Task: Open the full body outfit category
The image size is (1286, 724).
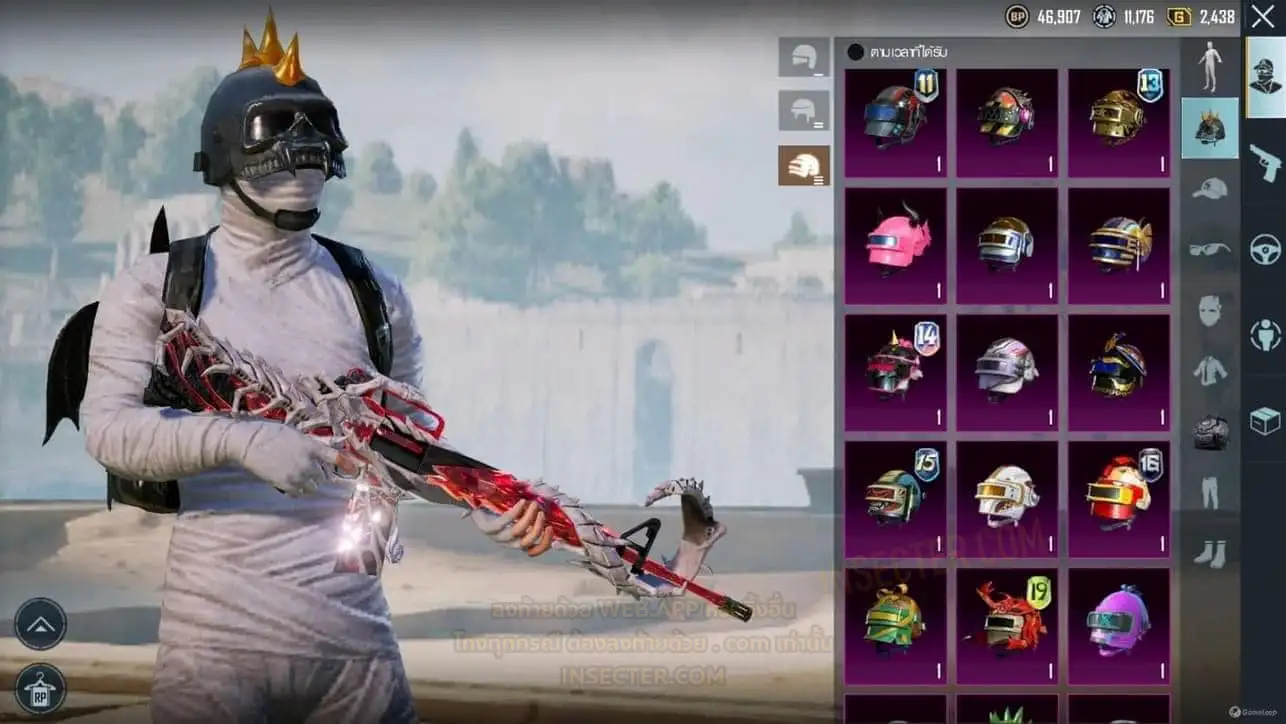Action: point(1210,67)
